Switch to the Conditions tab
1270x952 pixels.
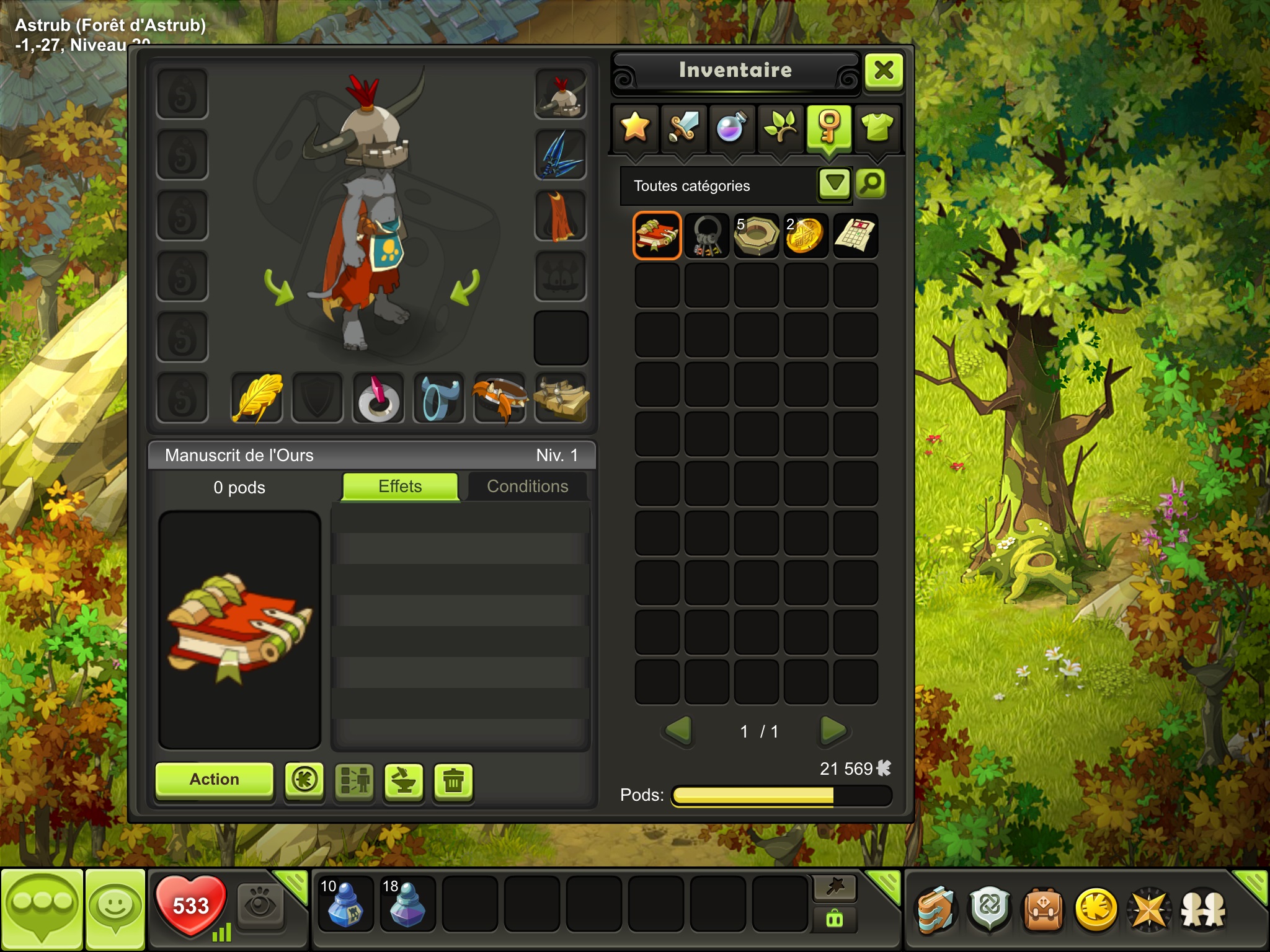tap(527, 487)
